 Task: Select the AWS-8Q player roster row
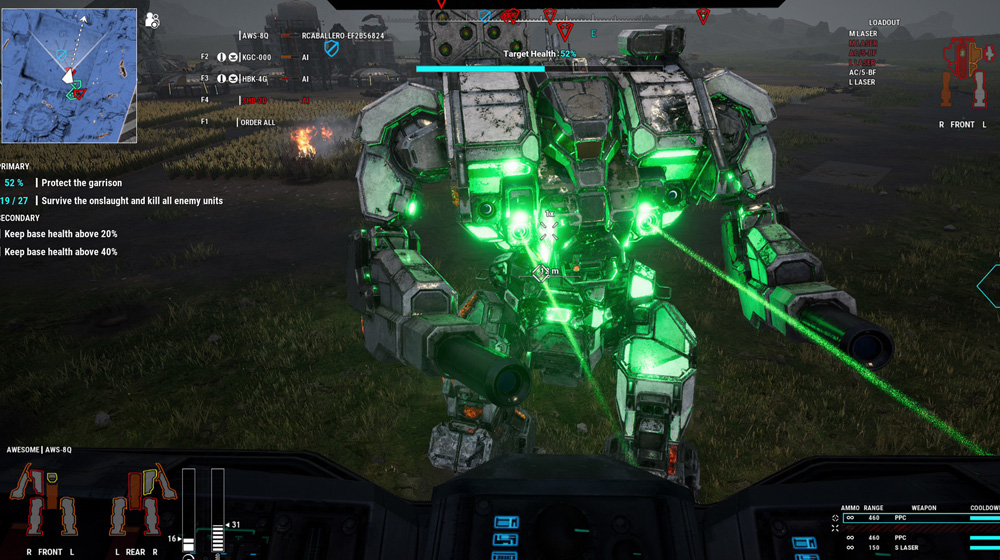pyautogui.click(x=255, y=36)
